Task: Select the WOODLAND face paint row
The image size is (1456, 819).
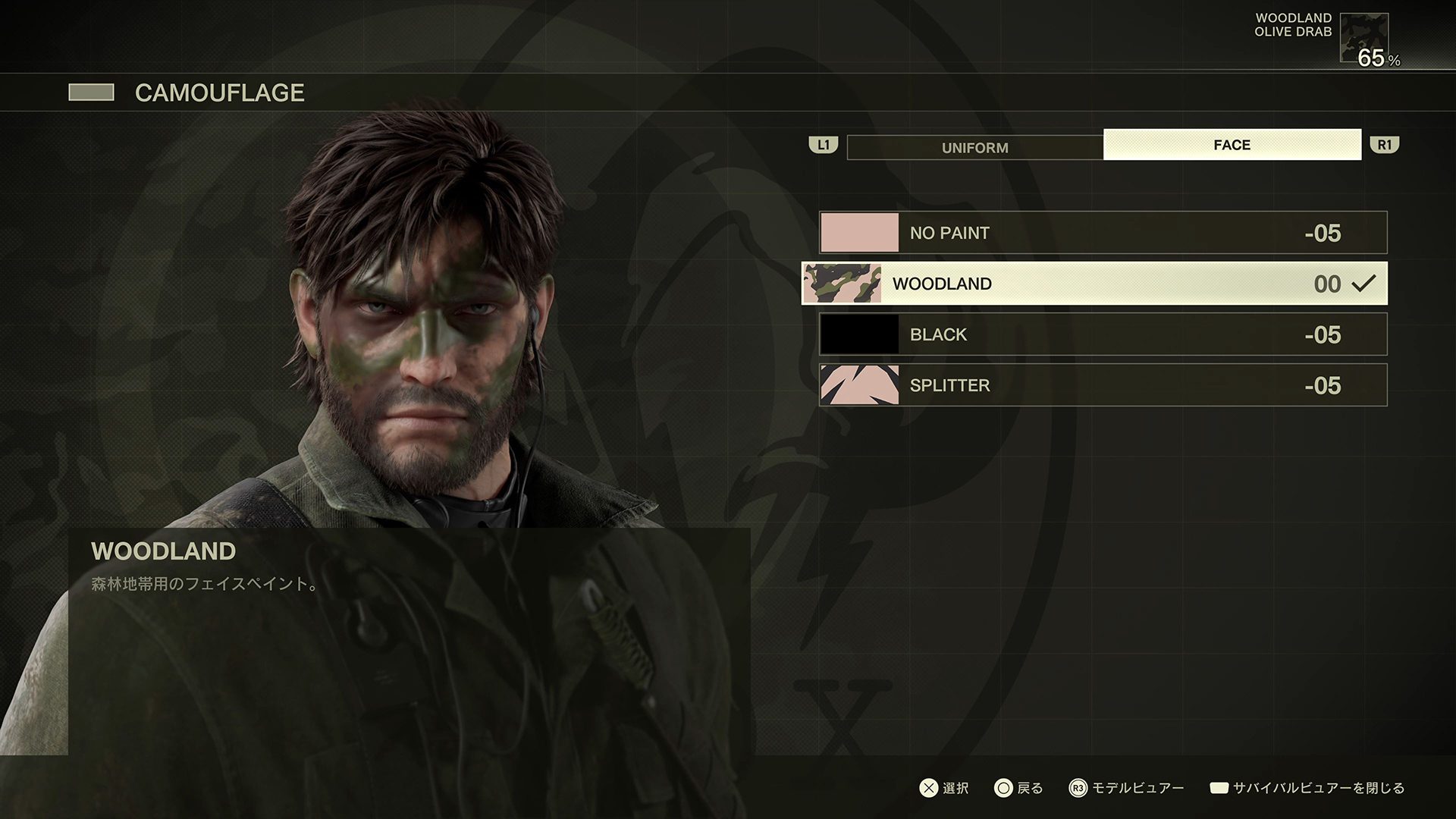Action: (1094, 284)
